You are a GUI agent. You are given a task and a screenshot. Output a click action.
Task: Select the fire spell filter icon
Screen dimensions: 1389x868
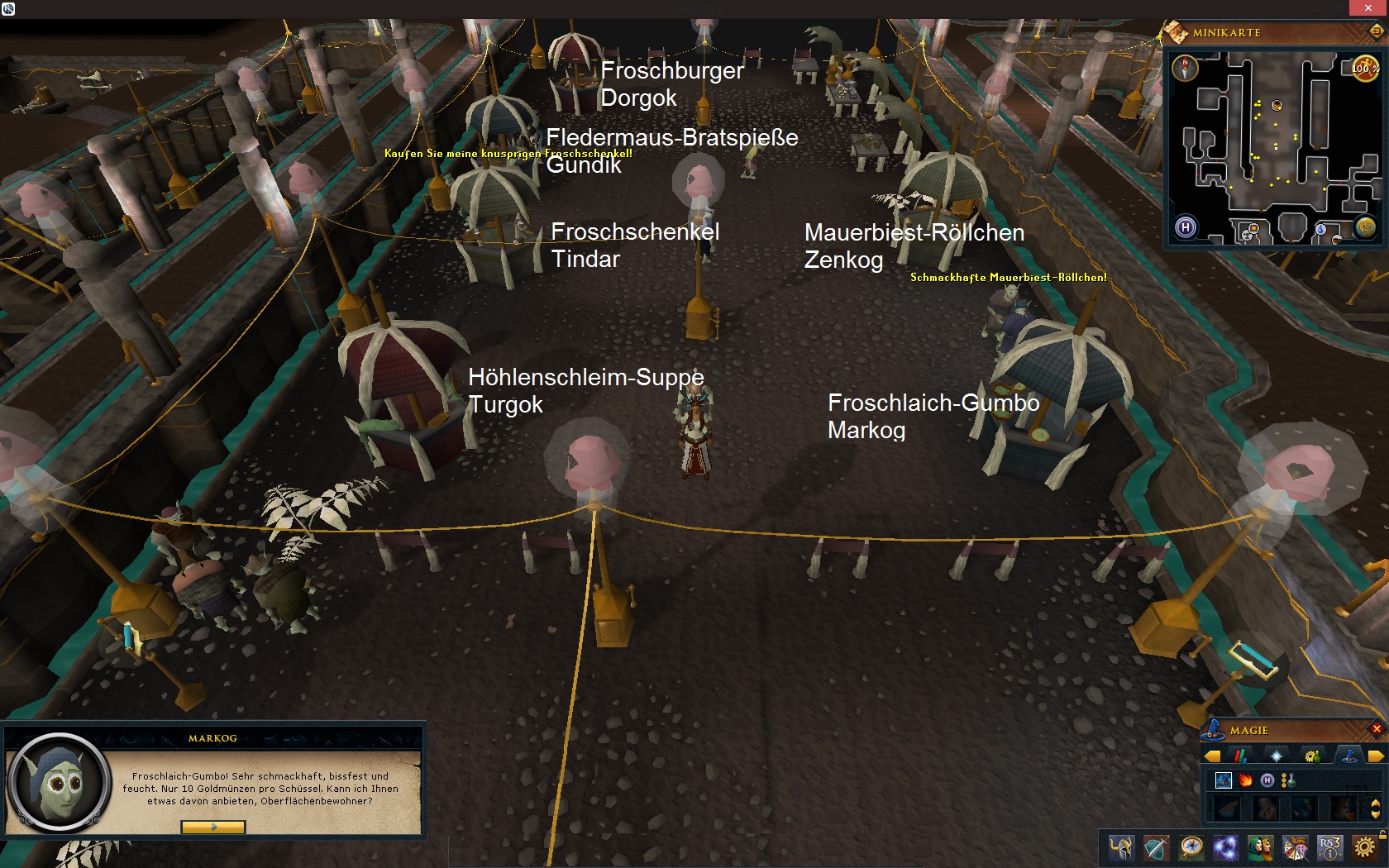tap(1245, 780)
